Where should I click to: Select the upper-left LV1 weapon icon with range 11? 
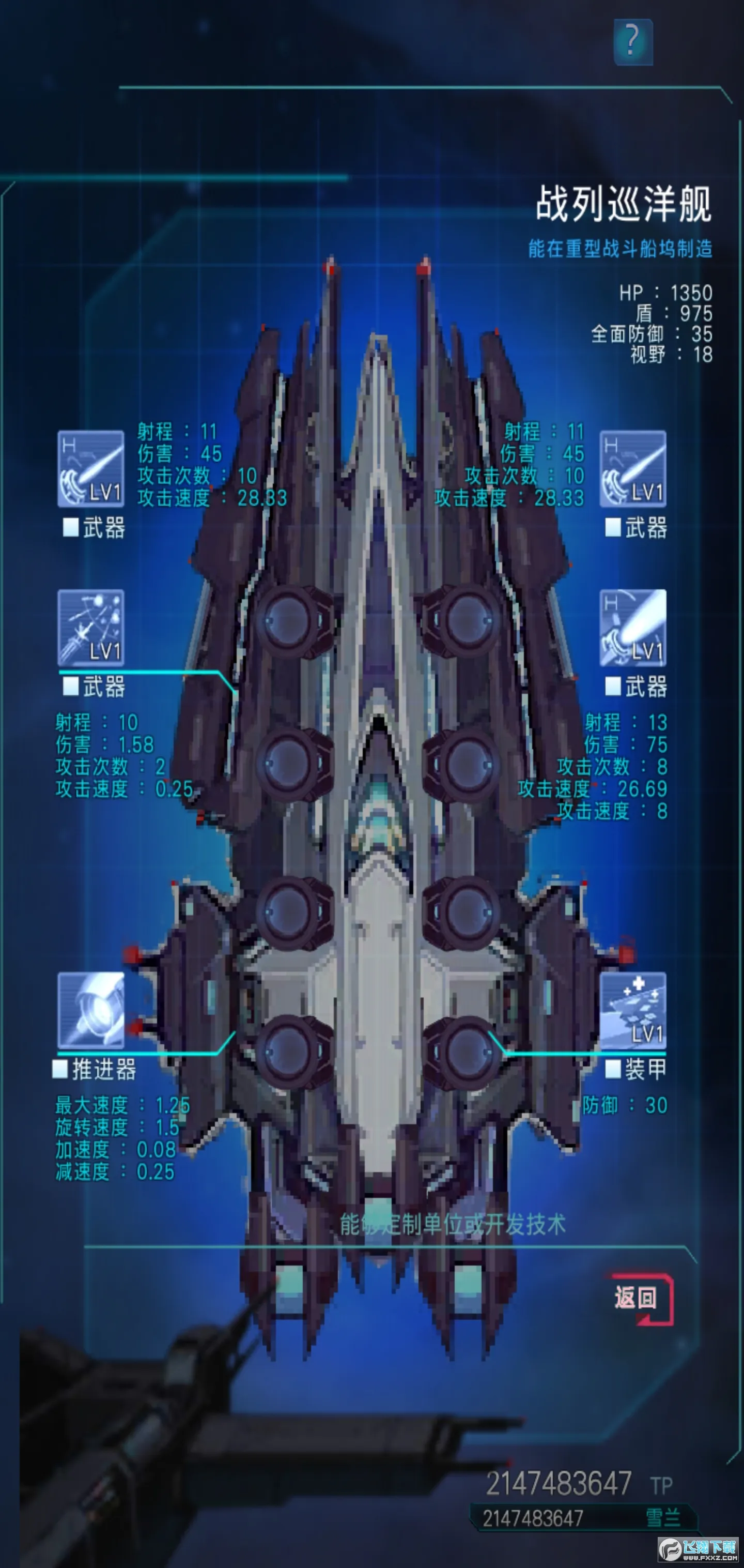[90, 469]
